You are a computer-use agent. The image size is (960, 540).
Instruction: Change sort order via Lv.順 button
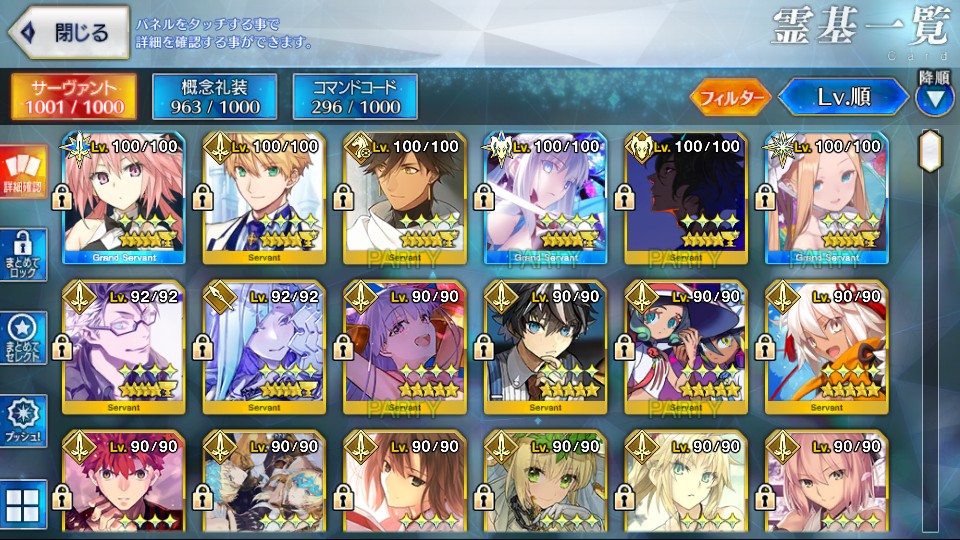pyautogui.click(x=843, y=97)
